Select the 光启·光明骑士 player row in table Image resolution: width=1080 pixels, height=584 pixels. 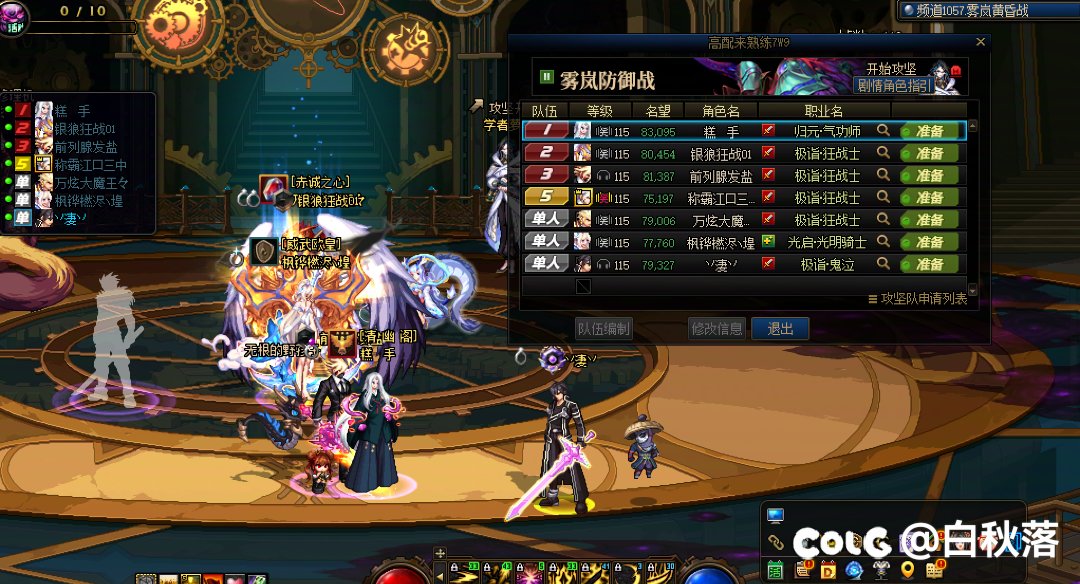pos(720,242)
